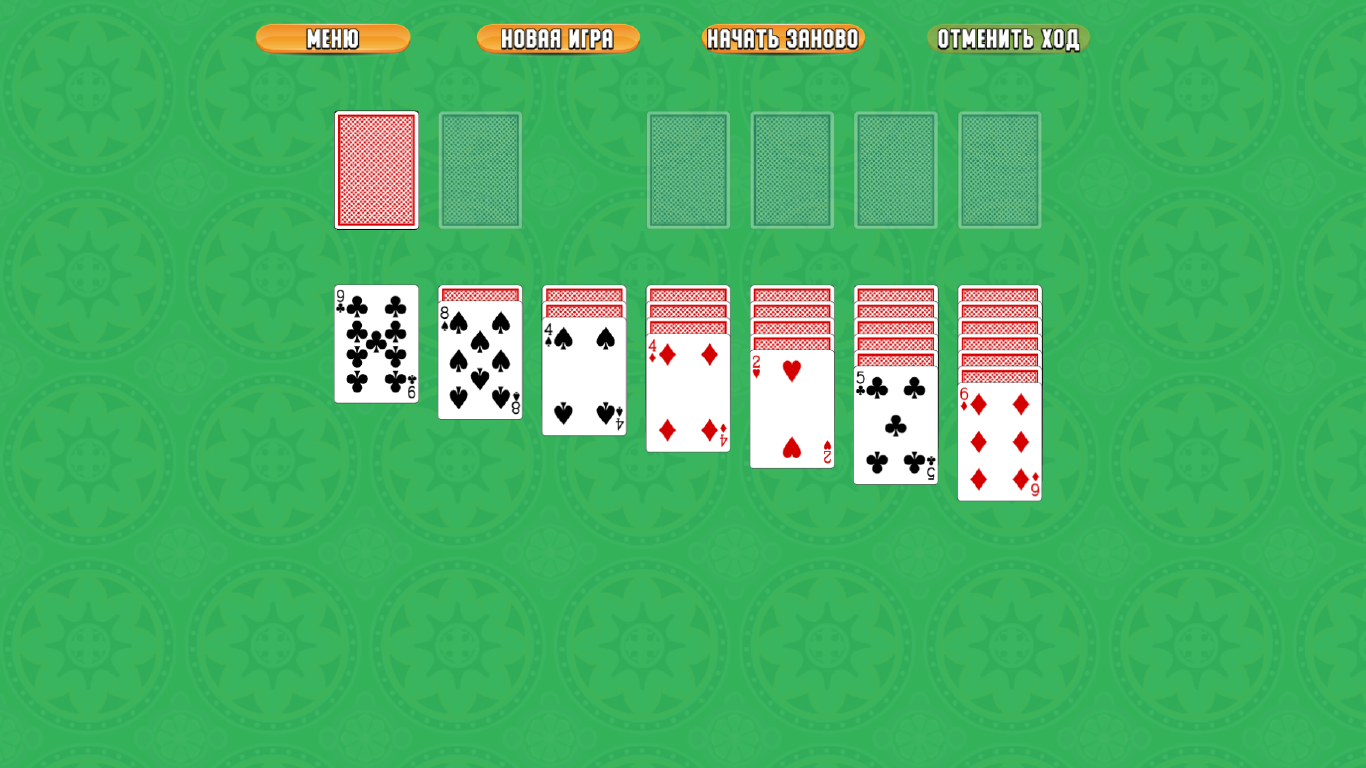Select the nine of clubs
Screen dimensions: 1366x768
click(x=376, y=345)
